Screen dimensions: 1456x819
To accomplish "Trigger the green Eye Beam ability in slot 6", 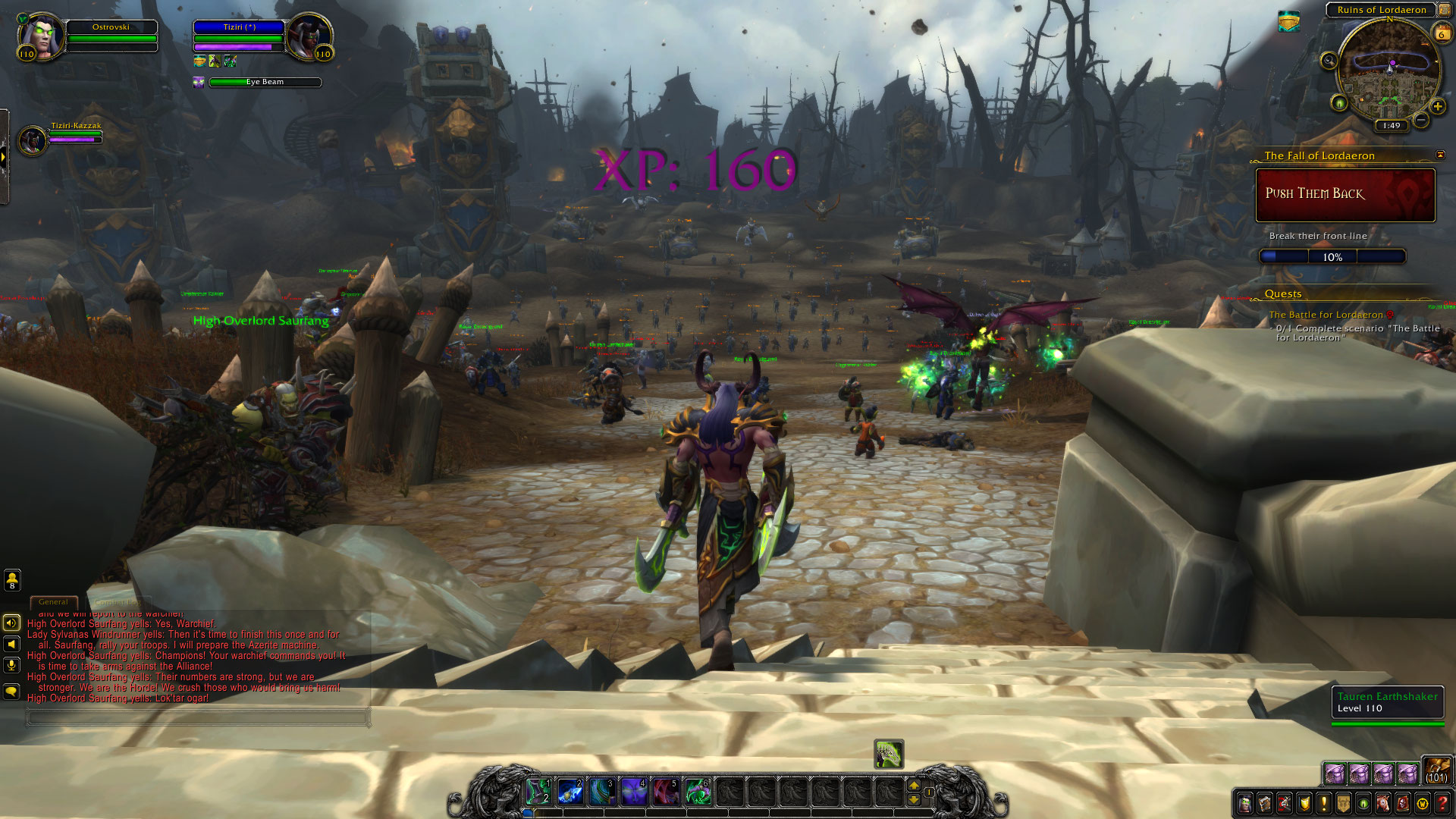I will click(698, 792).
